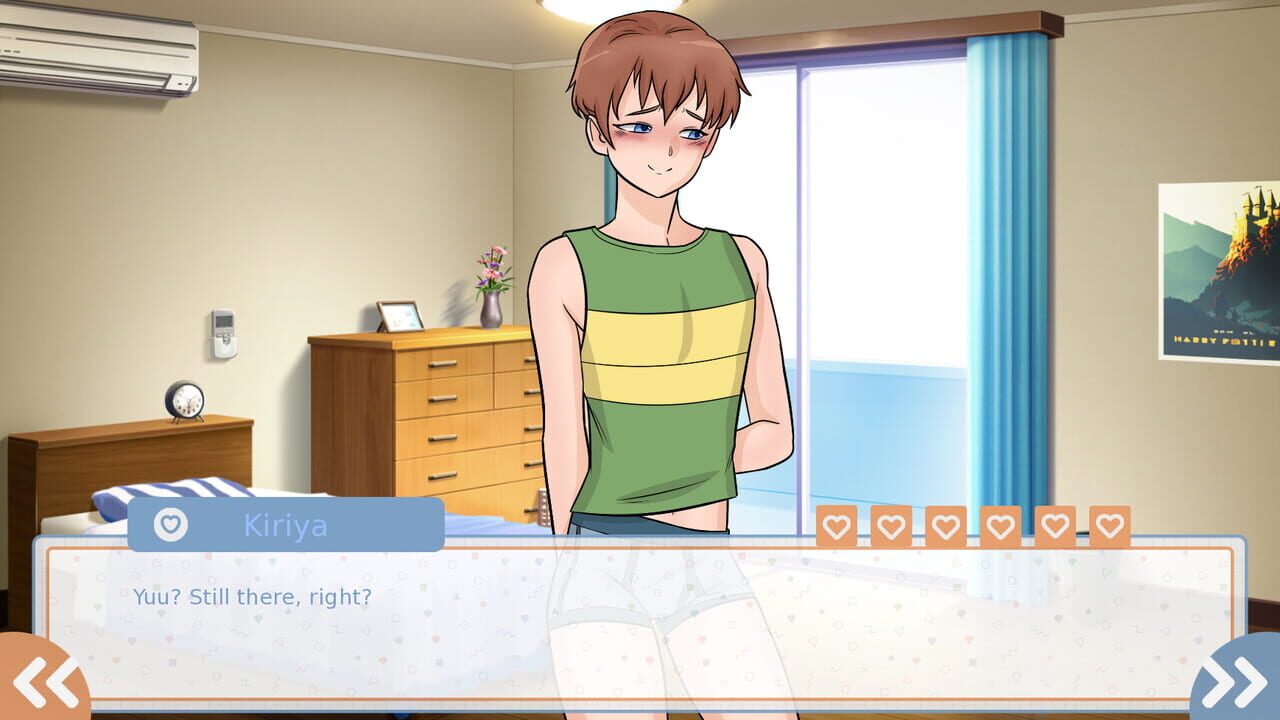The image size is (1280, 720).
Task: Click the third heart icon in the row
Action: pyautogui.click(x=944, y=525)
